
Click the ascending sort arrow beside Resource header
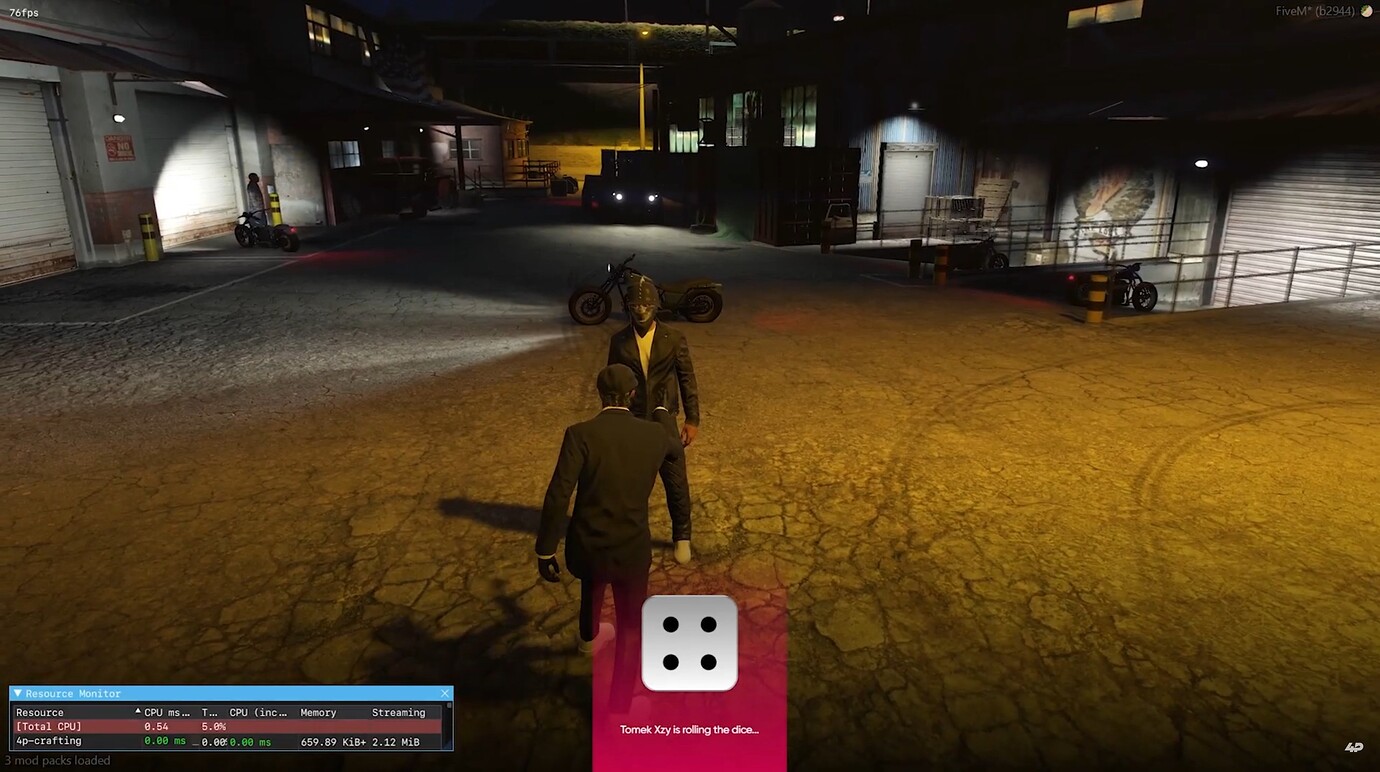[136, 712]
